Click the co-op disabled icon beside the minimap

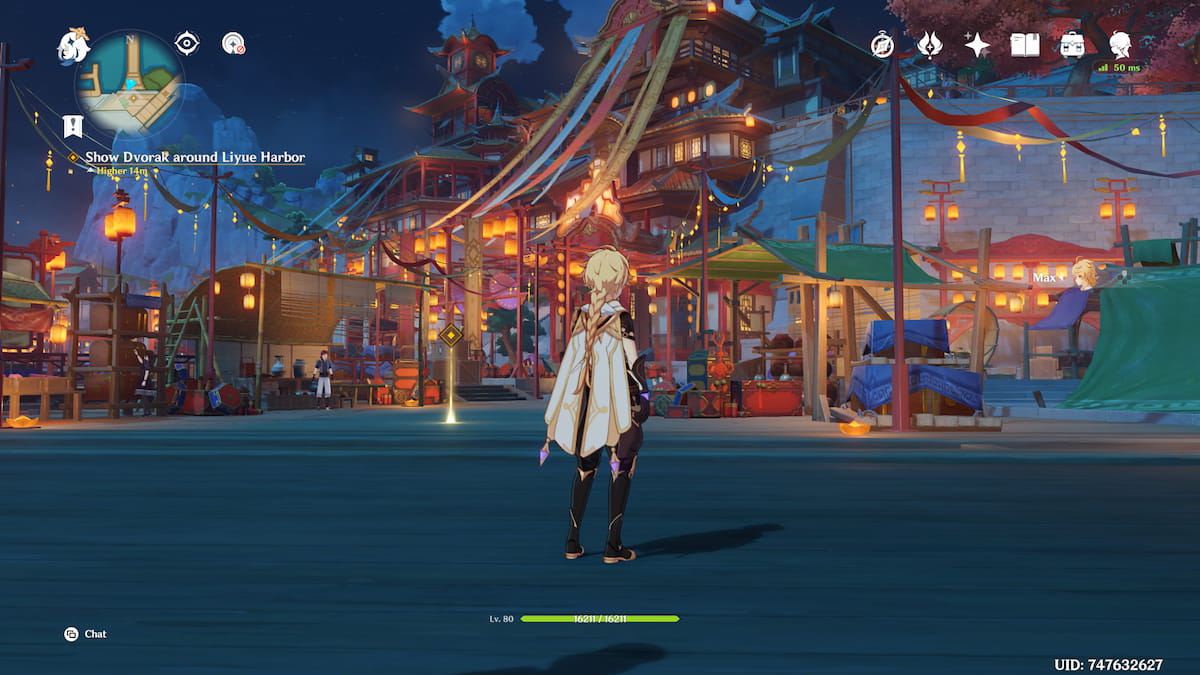click(x=233, y=43)
